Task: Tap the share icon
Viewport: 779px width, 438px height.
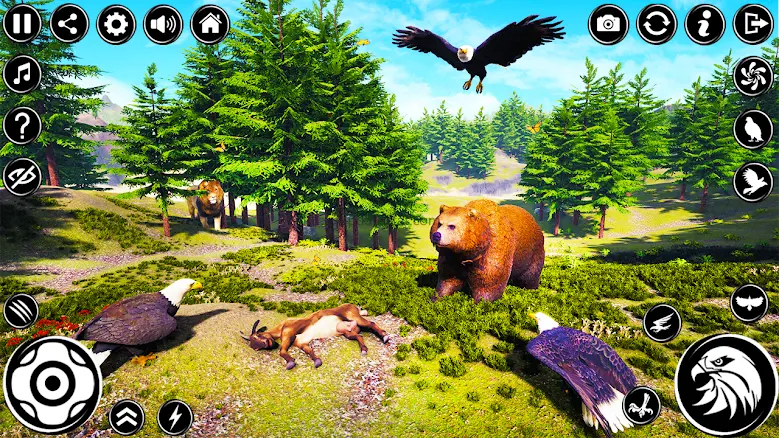Action: coord(69,23)
